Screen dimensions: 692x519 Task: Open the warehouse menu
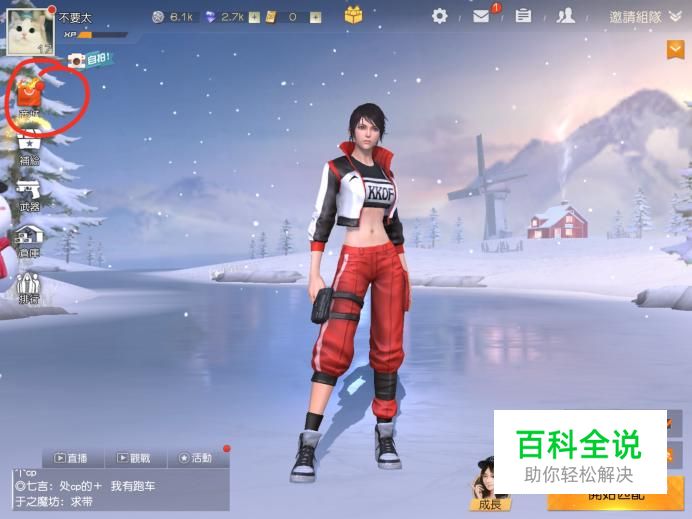[x=29, y=240]
